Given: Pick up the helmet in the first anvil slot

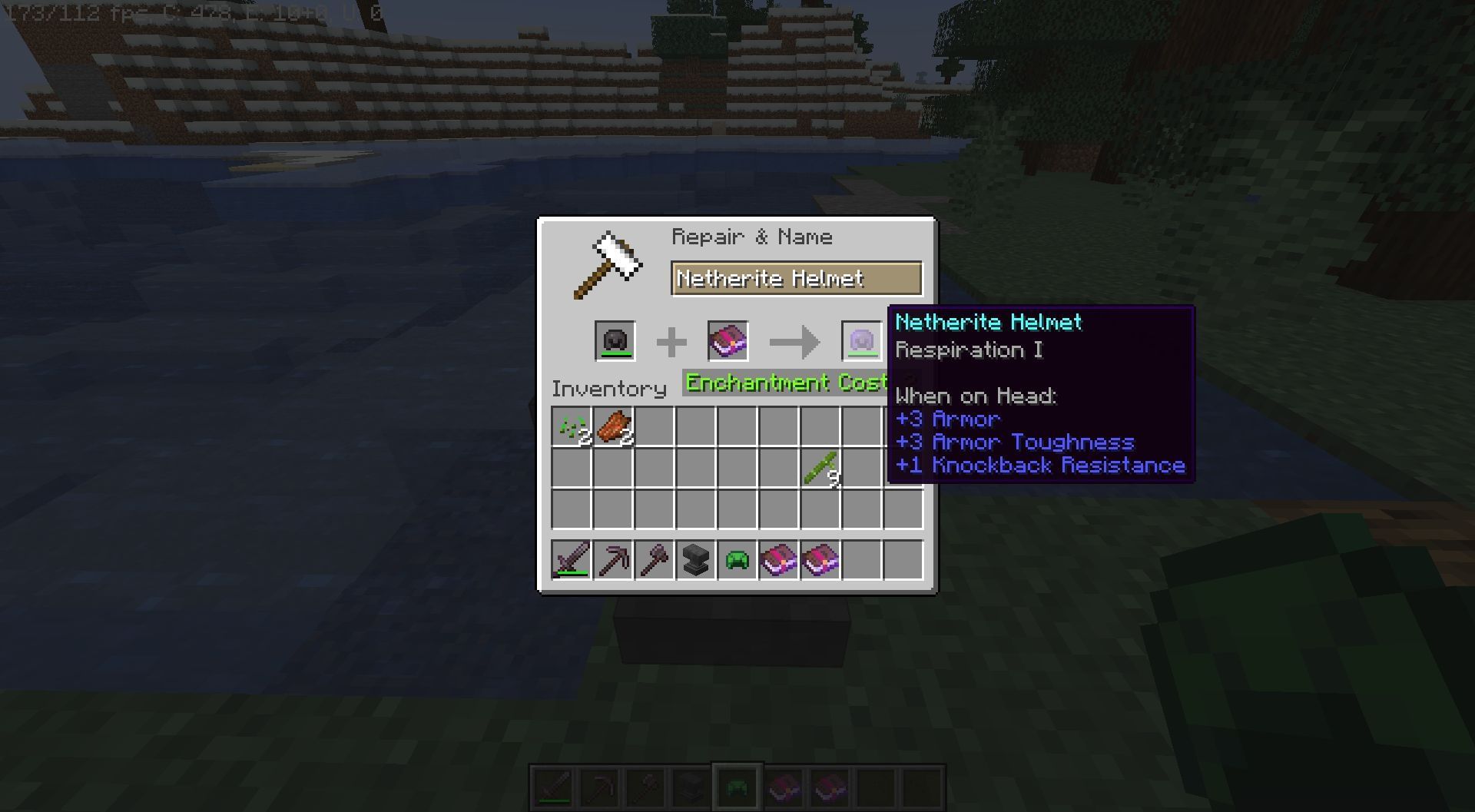Looking at the screenshot, I should [617, 341].
